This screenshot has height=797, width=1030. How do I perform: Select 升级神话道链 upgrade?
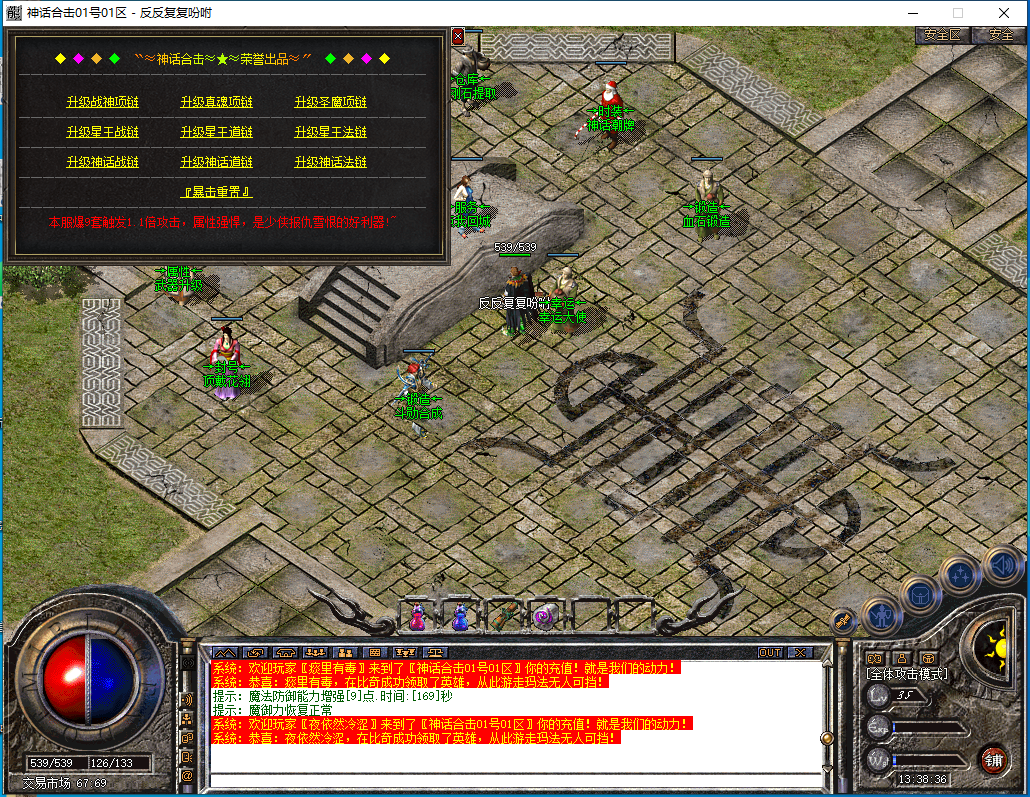click(x=216, y=162)
